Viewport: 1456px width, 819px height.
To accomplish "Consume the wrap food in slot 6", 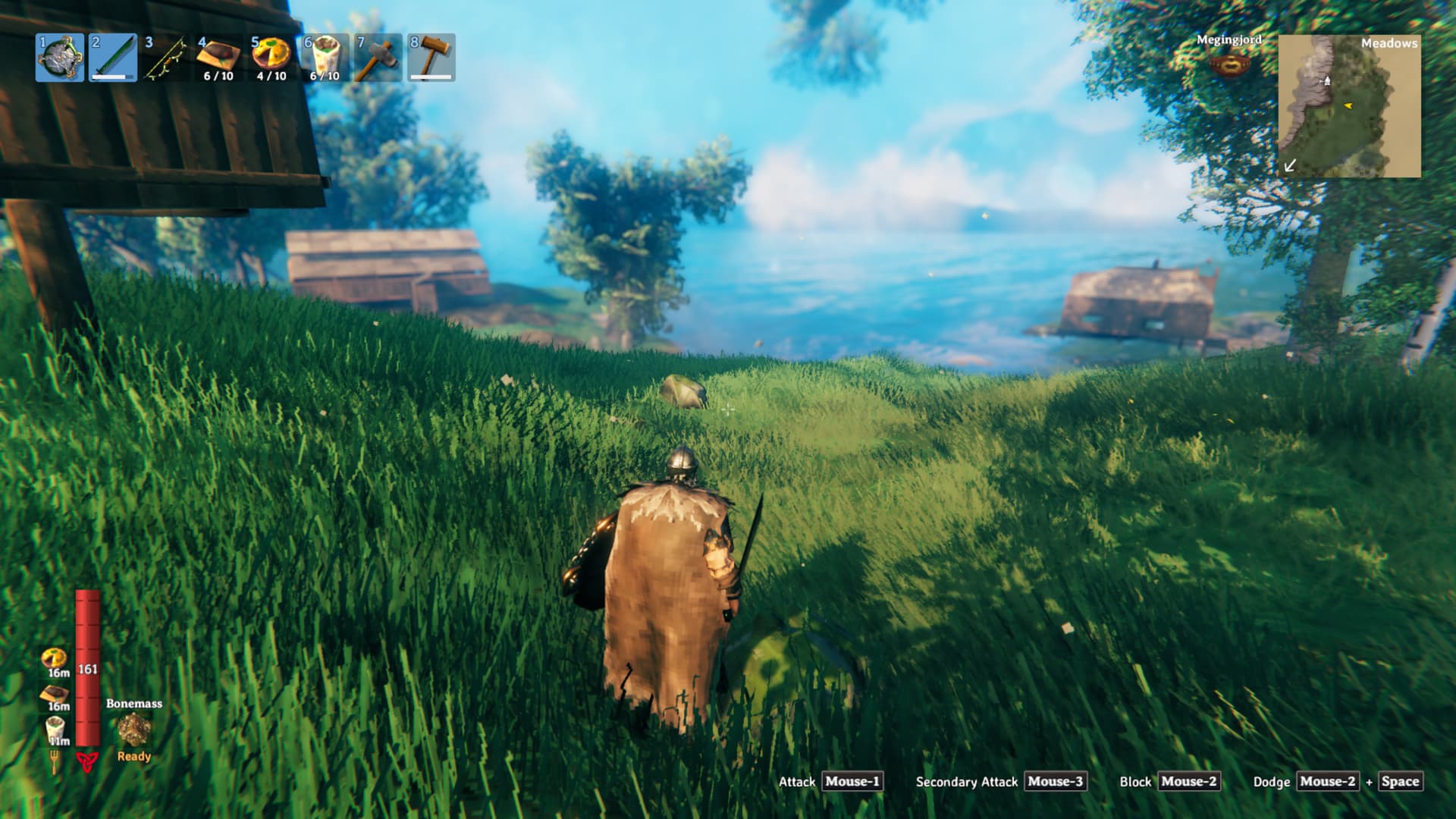I will coord(325,58).
